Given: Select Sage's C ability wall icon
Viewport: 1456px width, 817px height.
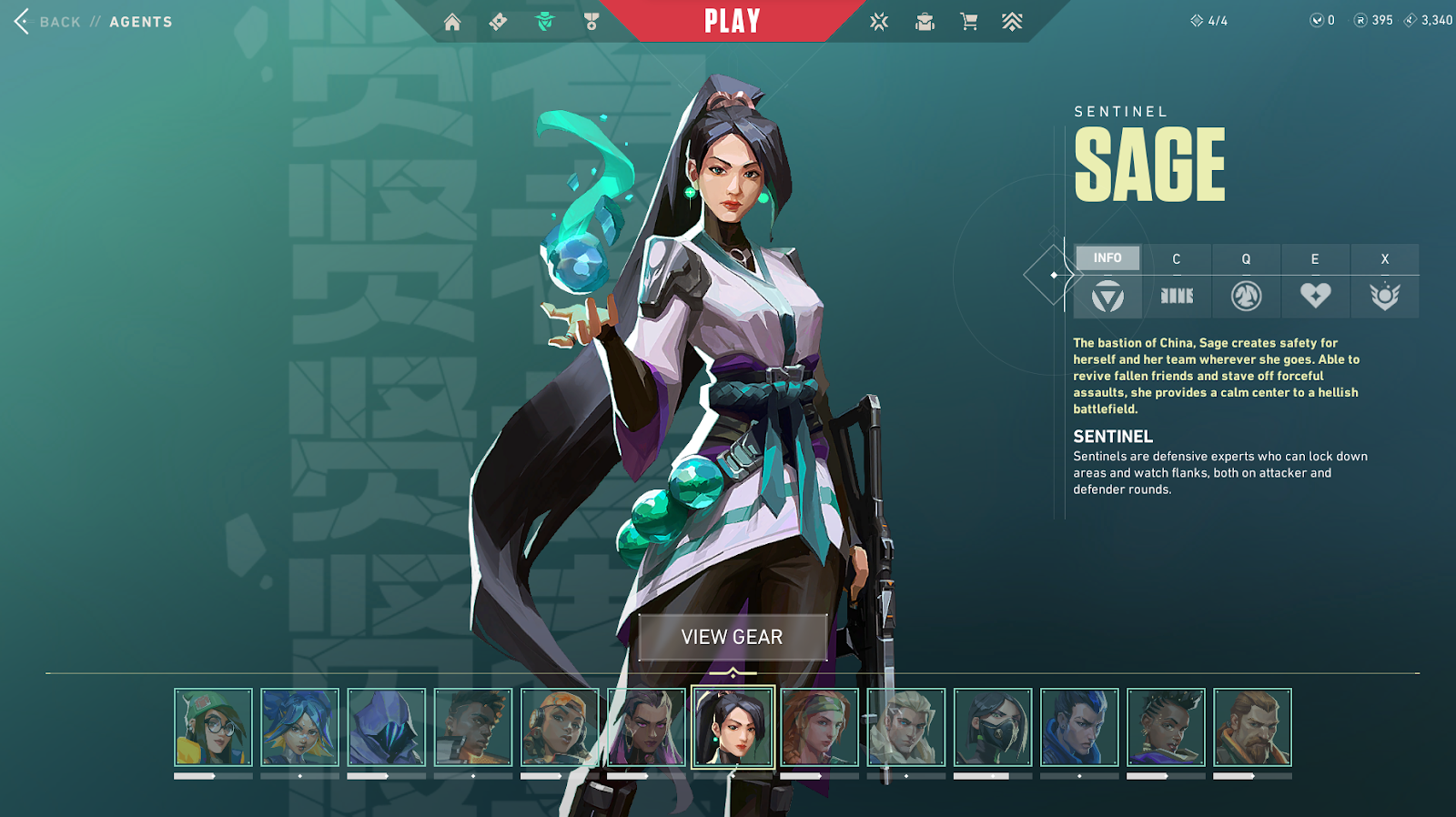Looking at the screenshot, I should (1177, 296).
